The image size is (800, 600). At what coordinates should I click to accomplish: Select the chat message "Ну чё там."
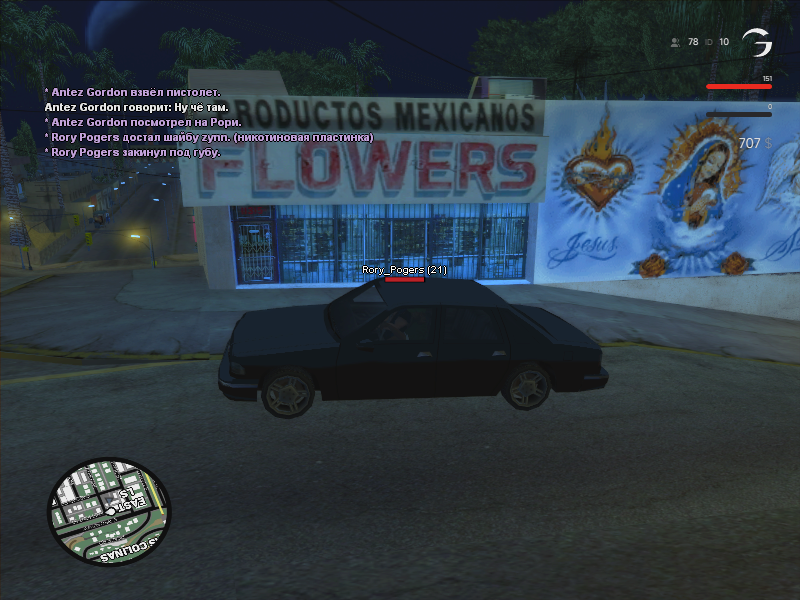pos(137,107)
